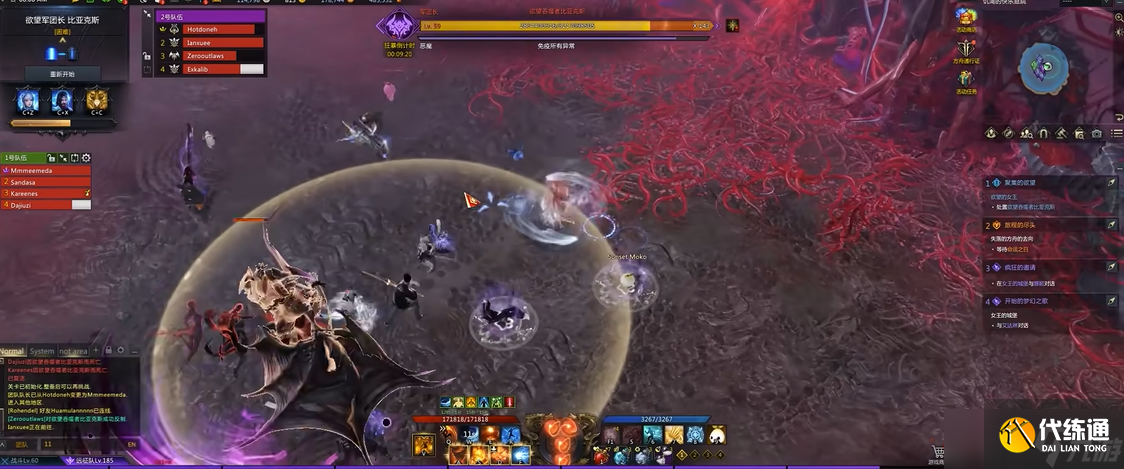Switch to the Normal chat tab

[12, 351]
